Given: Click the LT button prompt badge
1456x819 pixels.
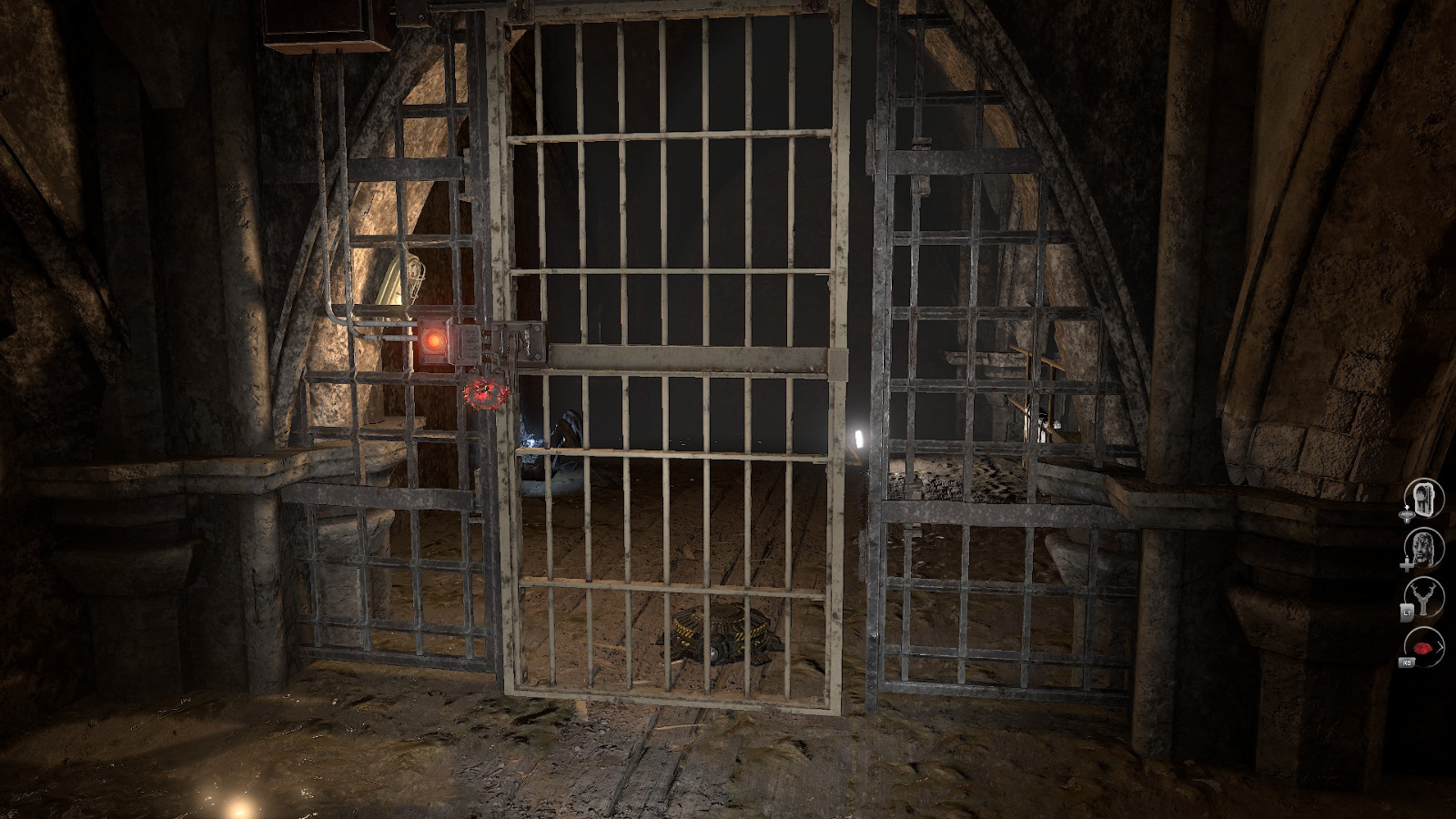Looking at the screenshot, I should click(x=1406, y=612).
